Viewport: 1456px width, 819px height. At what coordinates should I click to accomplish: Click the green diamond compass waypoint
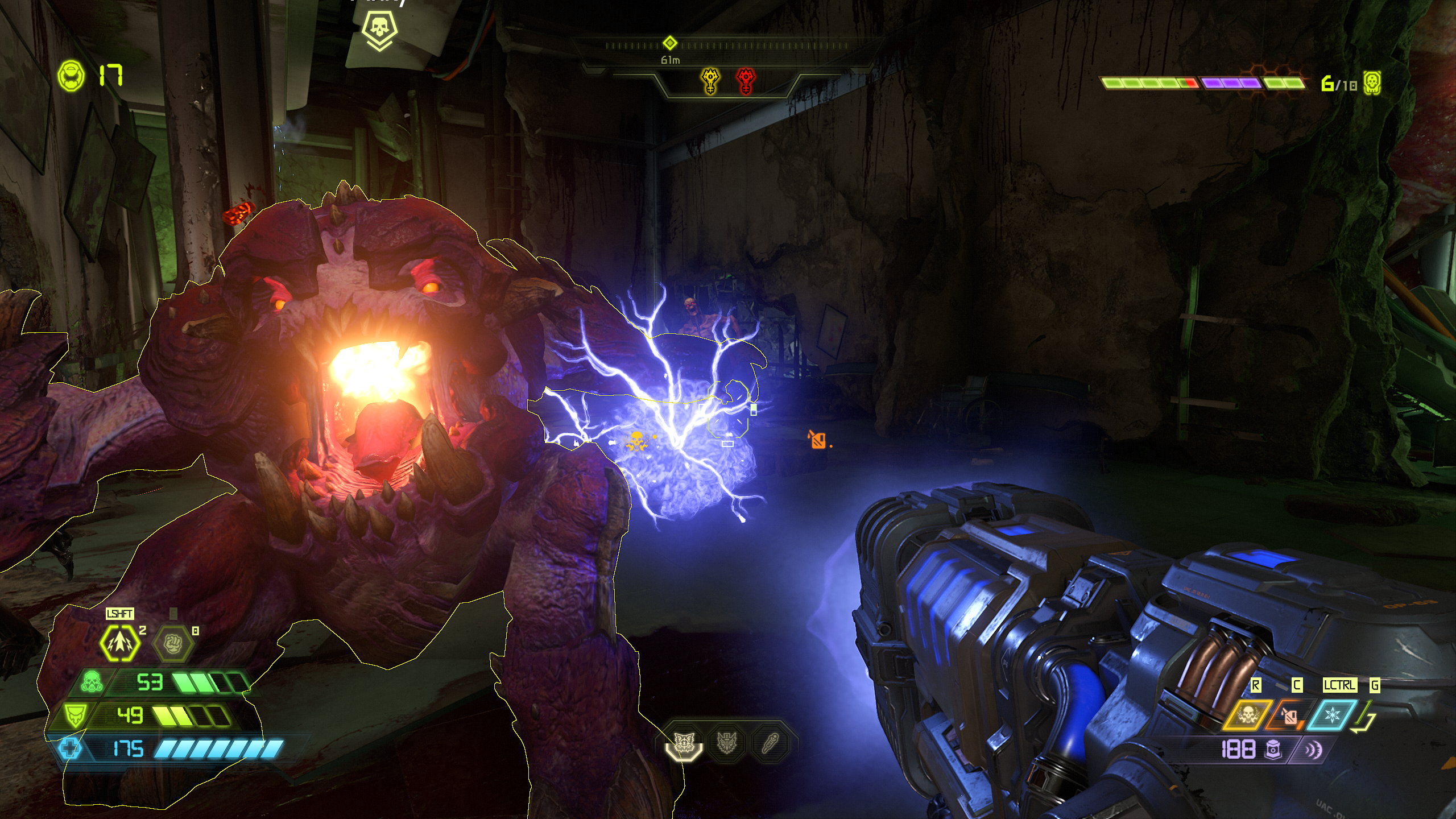(x=670, y=43)
